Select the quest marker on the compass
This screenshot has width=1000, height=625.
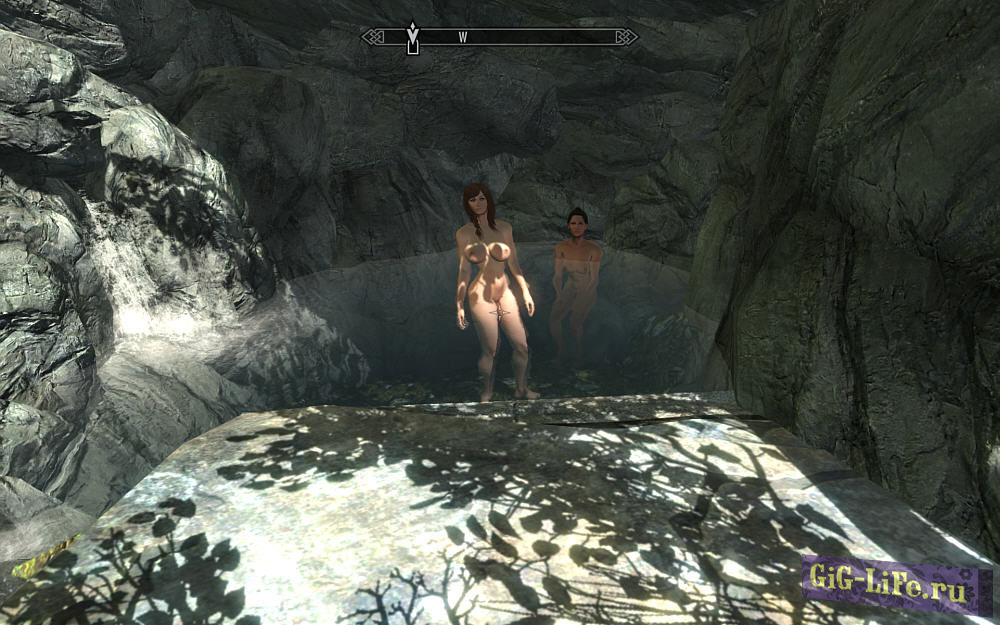(412, 38)
